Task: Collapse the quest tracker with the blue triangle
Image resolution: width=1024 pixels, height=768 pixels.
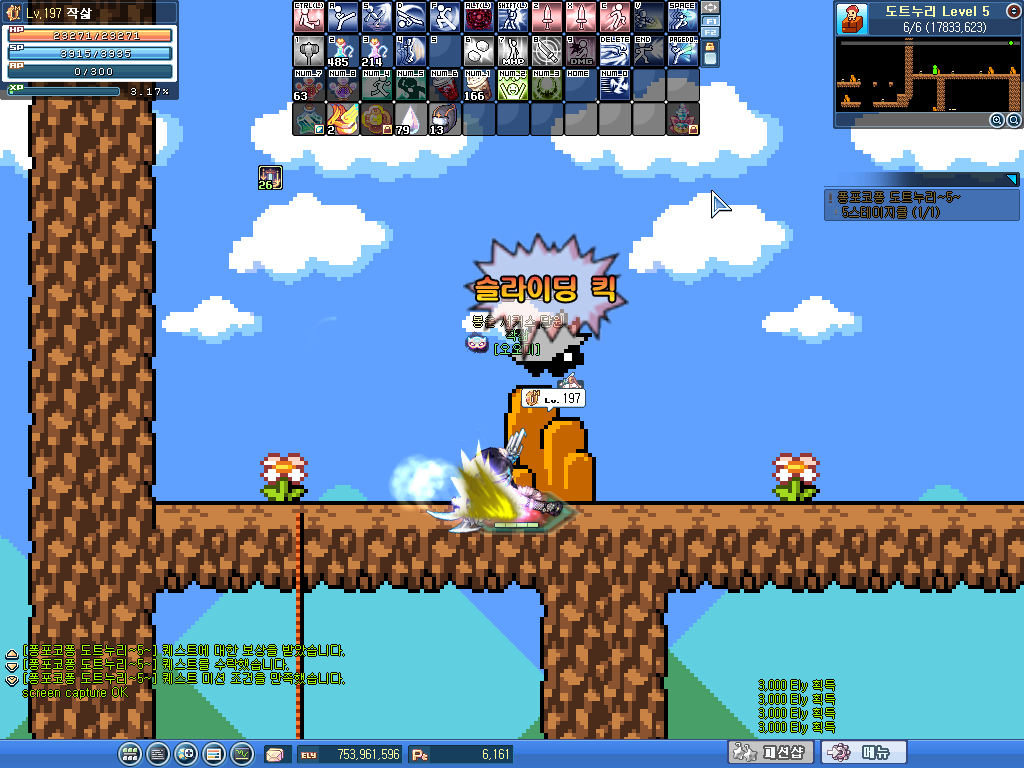Action: (1011, 179)
